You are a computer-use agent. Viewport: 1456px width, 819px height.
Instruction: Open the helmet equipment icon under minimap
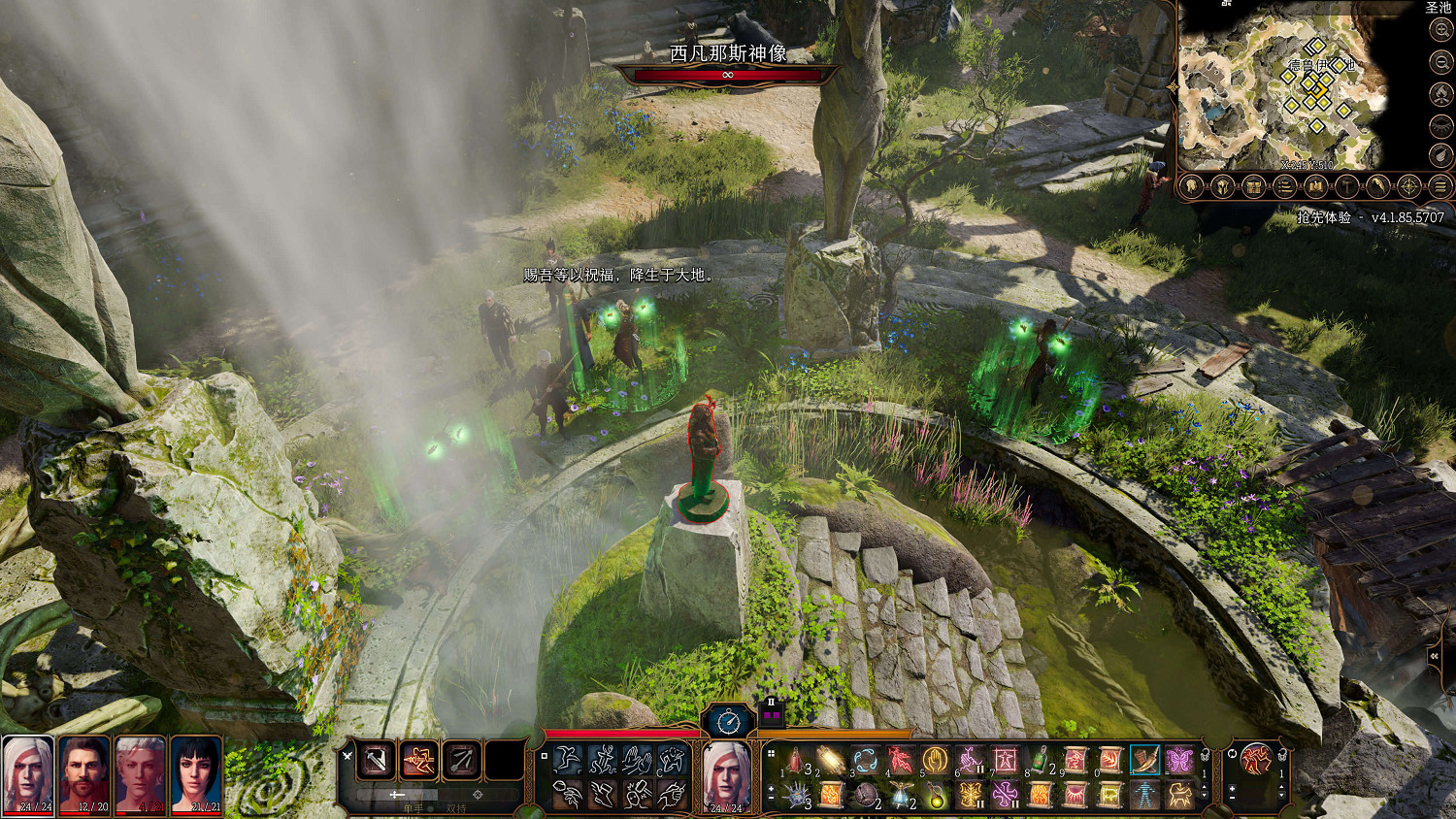tap(1222, 186)
